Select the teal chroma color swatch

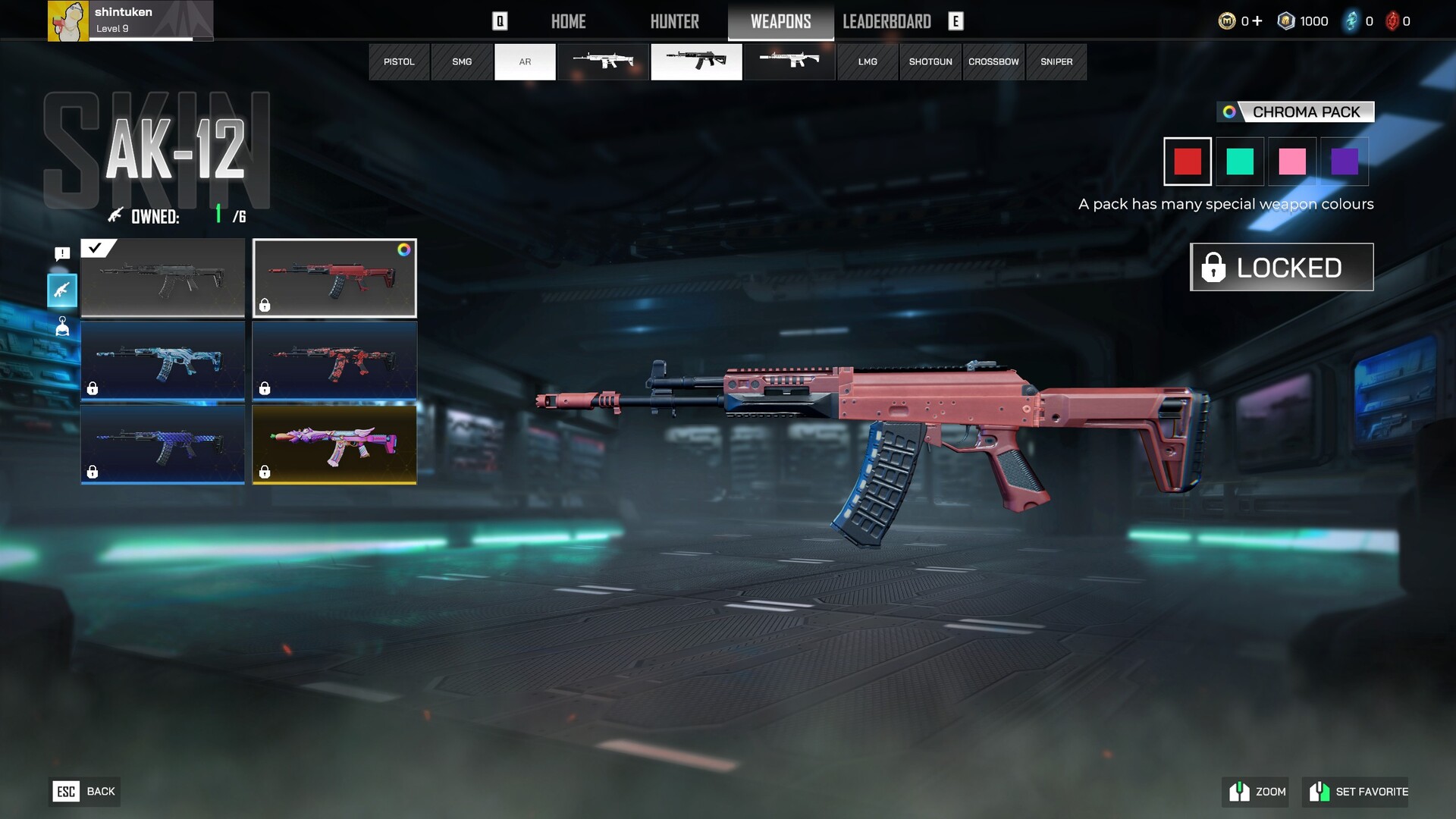(1240, 161)
